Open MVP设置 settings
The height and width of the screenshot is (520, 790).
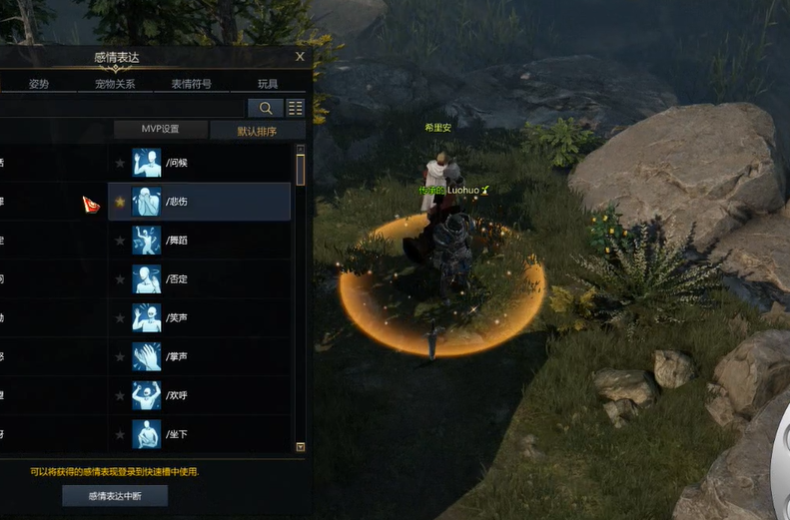(160, 130)
